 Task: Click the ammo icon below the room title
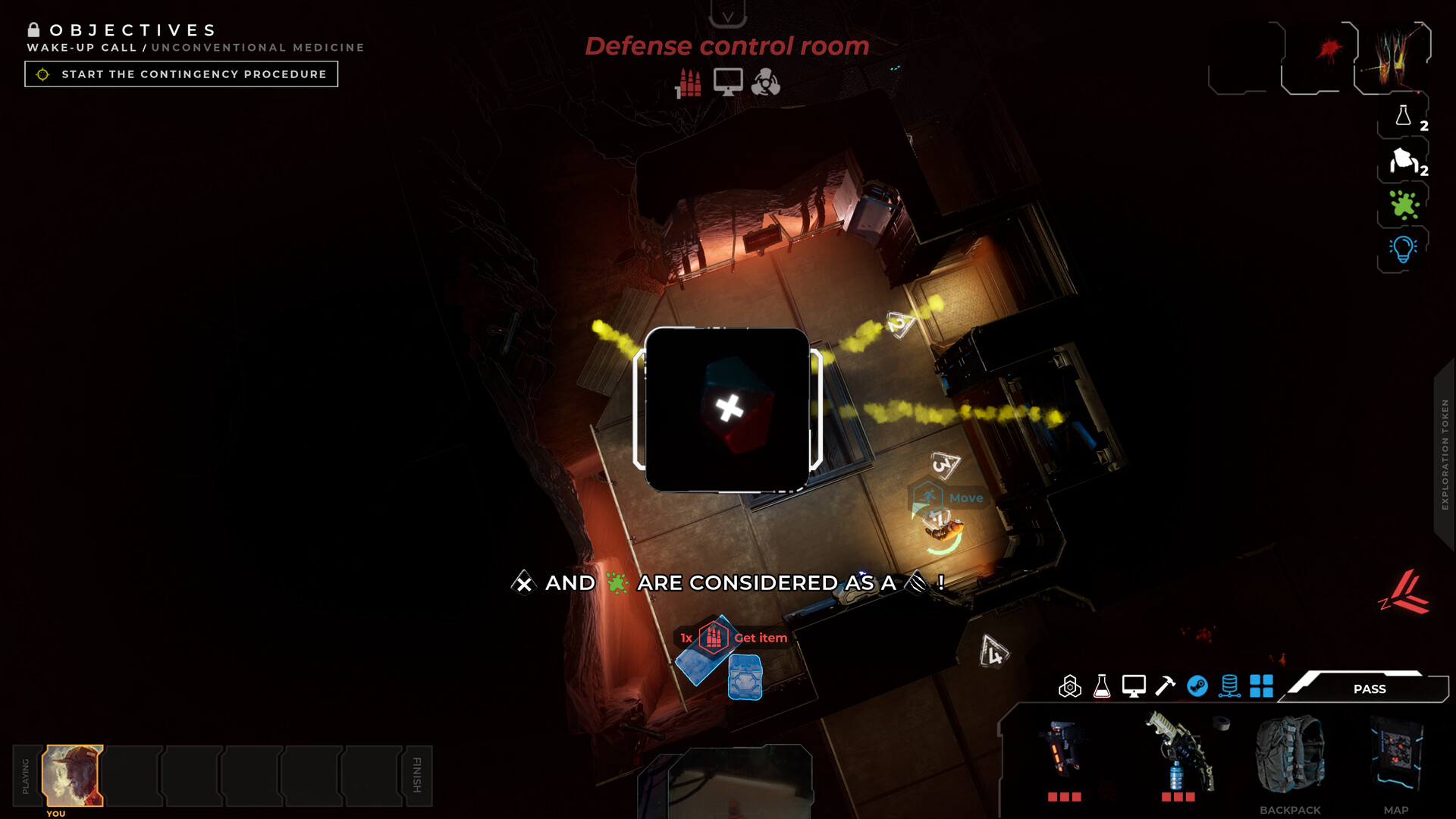pos(689,82)
